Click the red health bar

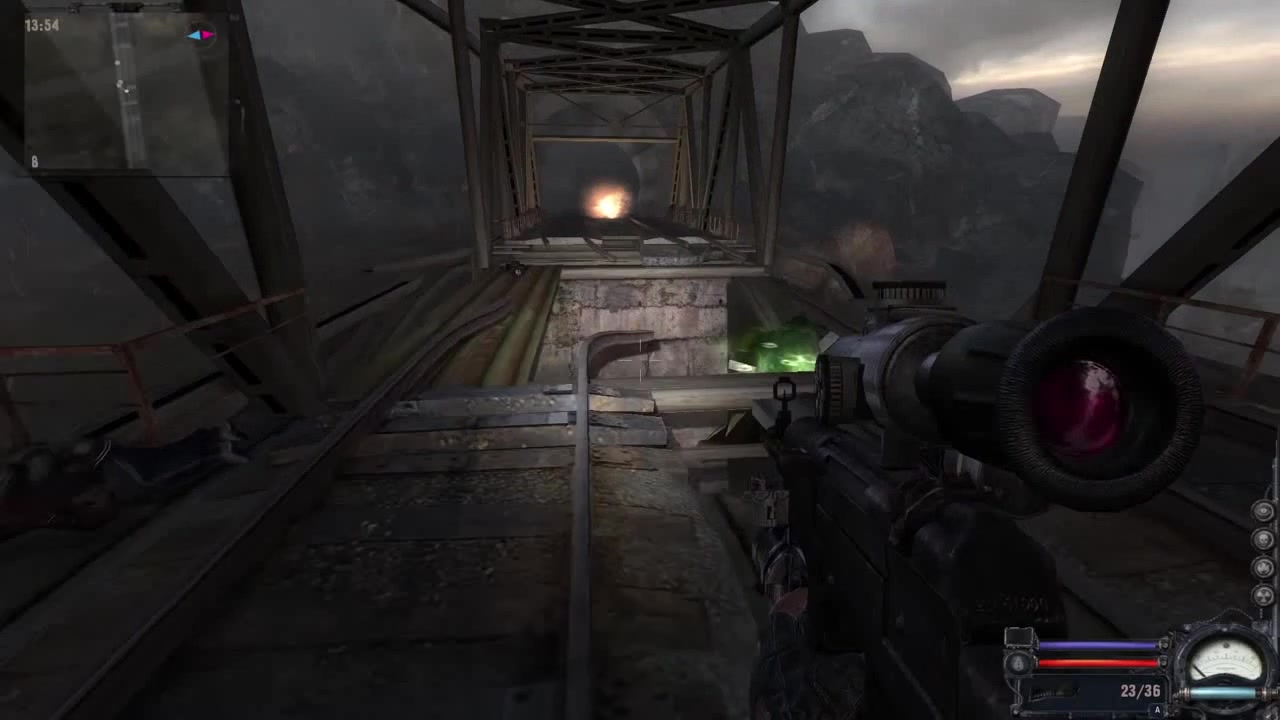click(x=1096, y=662)
